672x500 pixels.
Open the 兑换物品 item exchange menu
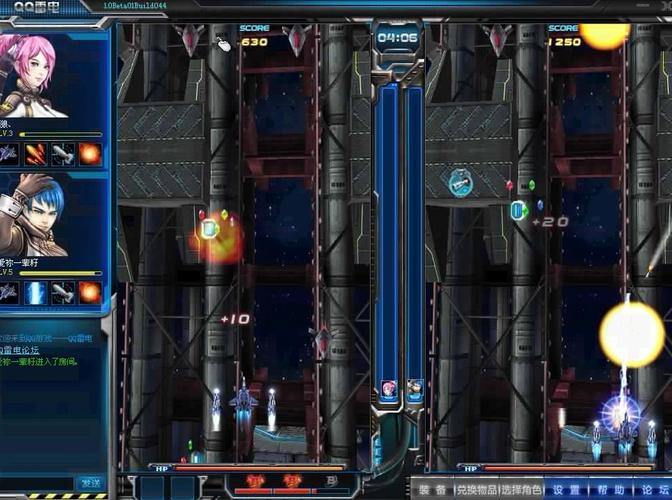[x=477, y=490]
